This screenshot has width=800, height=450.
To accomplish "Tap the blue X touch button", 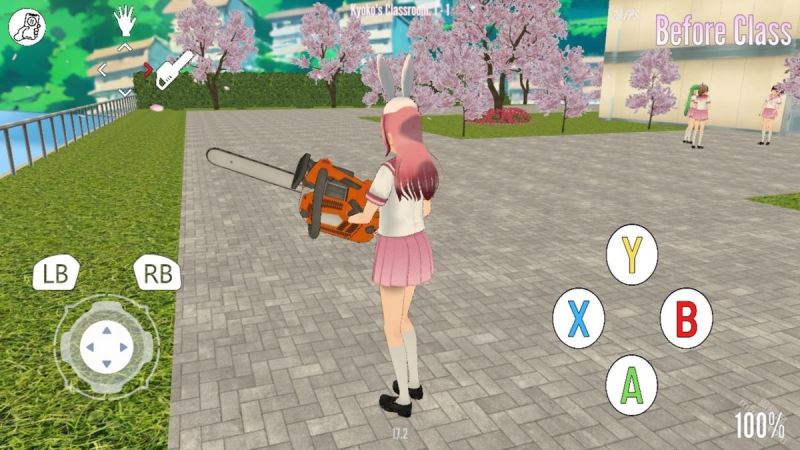I will click(x=578, y=319).
